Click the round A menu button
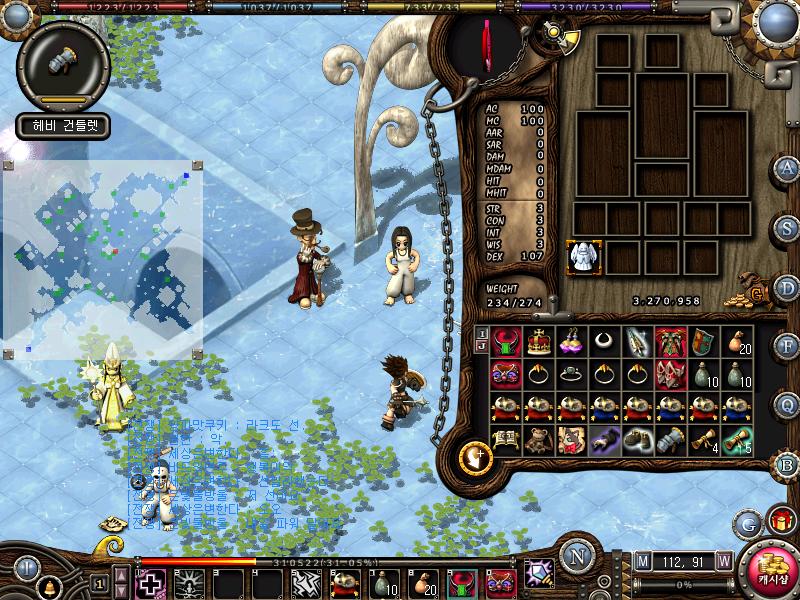The width and height of the screenshot is (800, 600). pyautogui.click(x=788, y=168)
